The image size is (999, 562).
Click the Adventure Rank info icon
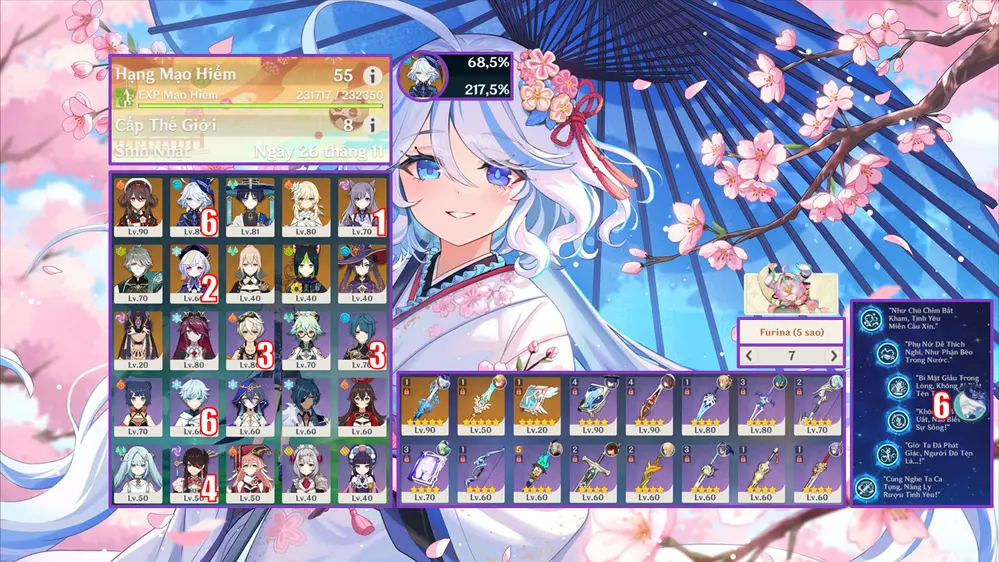(373, 76)
